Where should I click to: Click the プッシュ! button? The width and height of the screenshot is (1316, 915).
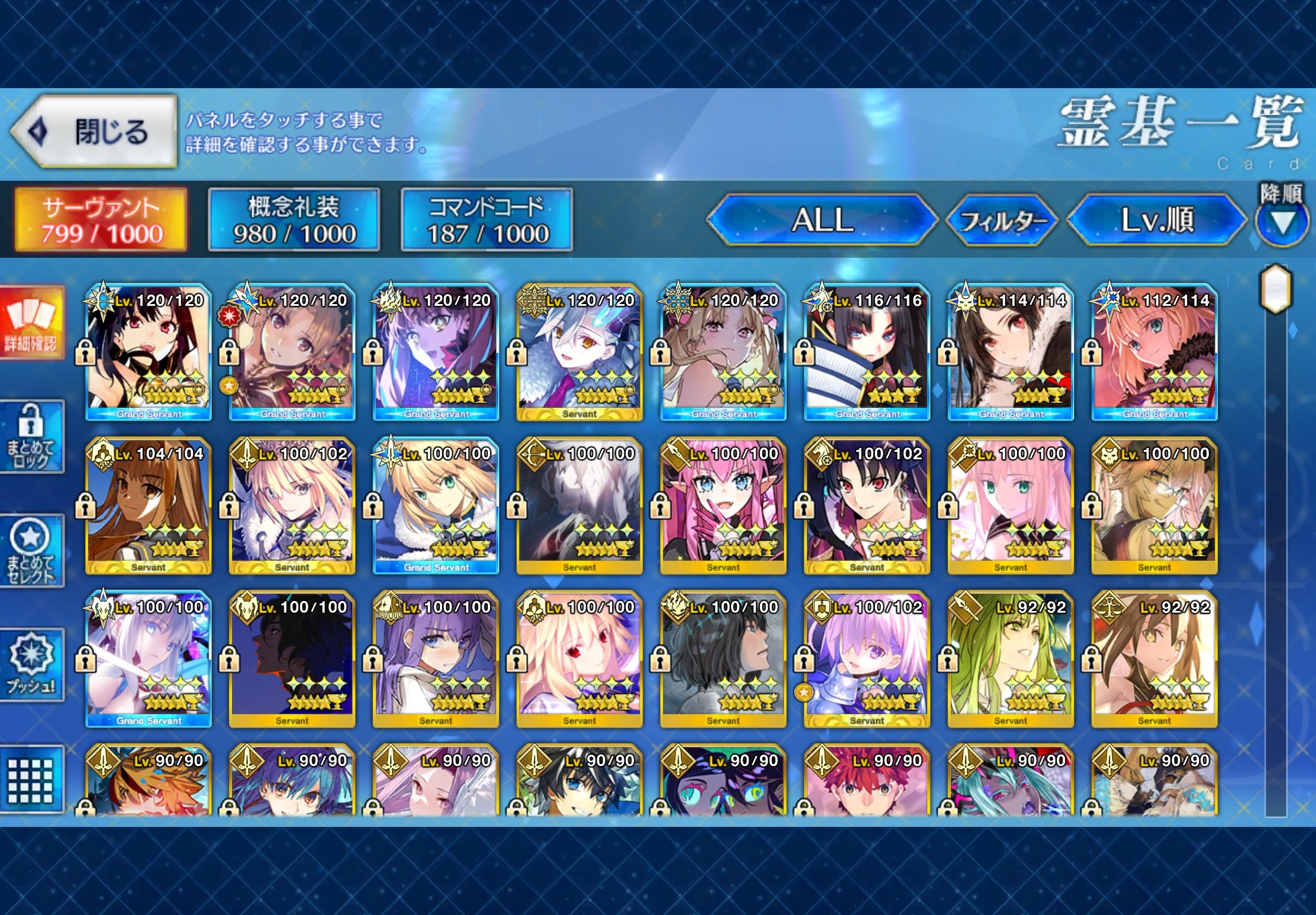click(32, 665)
